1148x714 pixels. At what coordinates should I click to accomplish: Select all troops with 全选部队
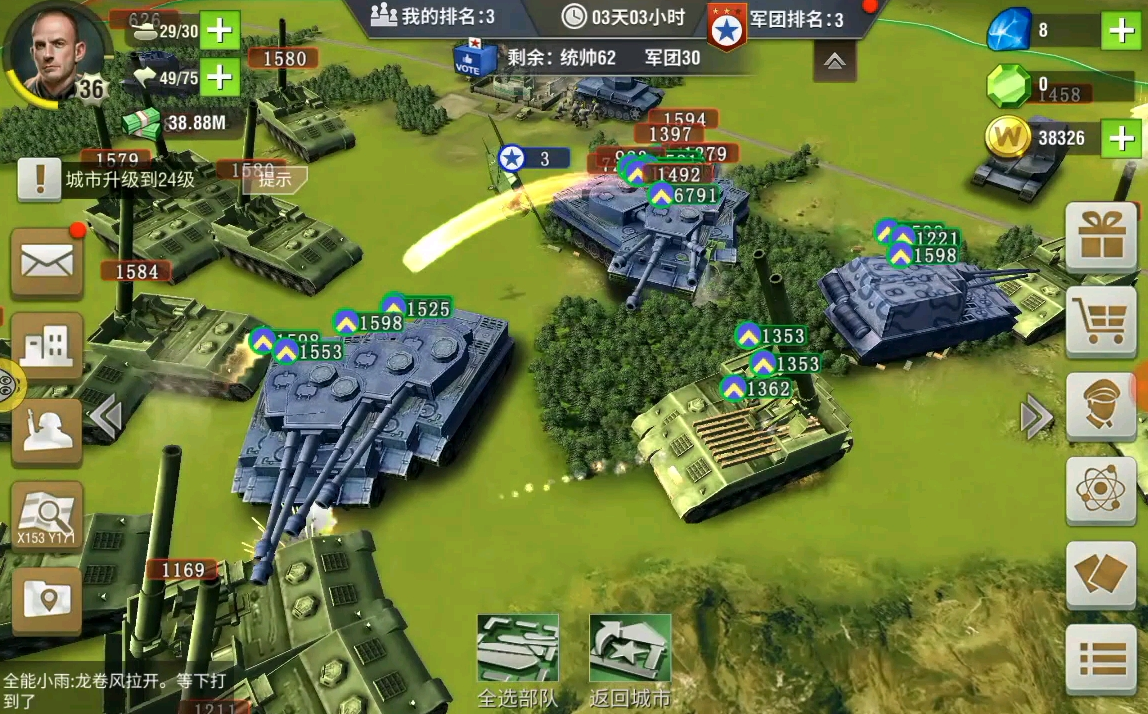click(x=517, y=660)
